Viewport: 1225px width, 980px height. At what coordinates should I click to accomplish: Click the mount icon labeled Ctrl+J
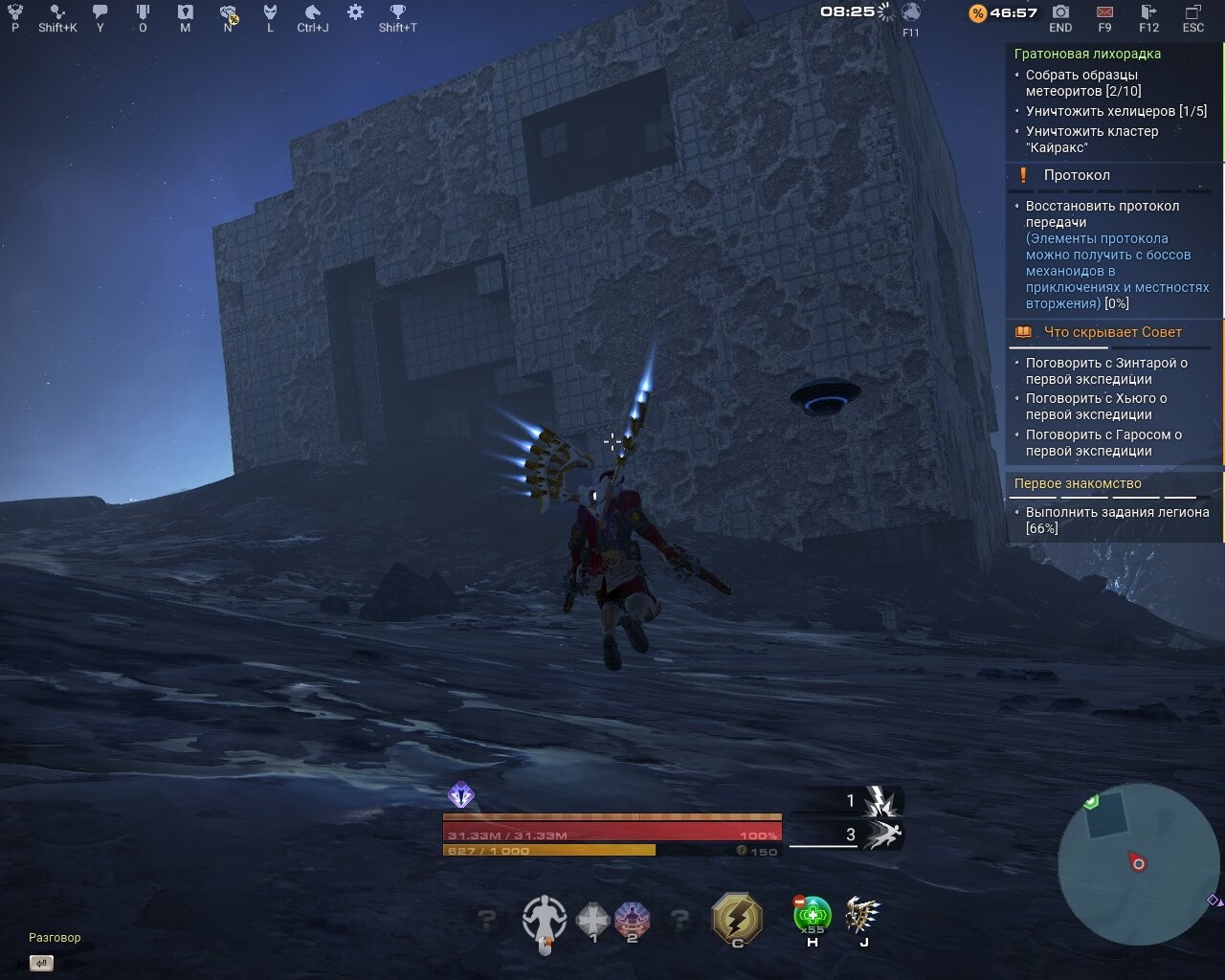coord(311,13)
